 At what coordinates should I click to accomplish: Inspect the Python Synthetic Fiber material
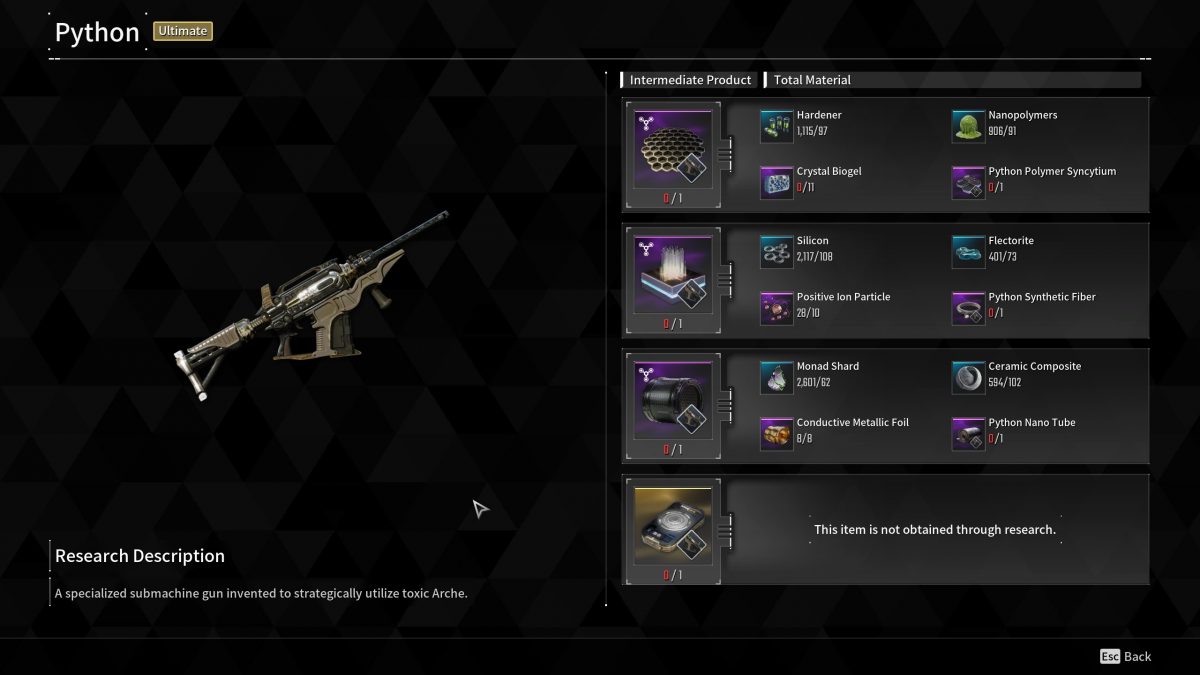pos(968,307)
